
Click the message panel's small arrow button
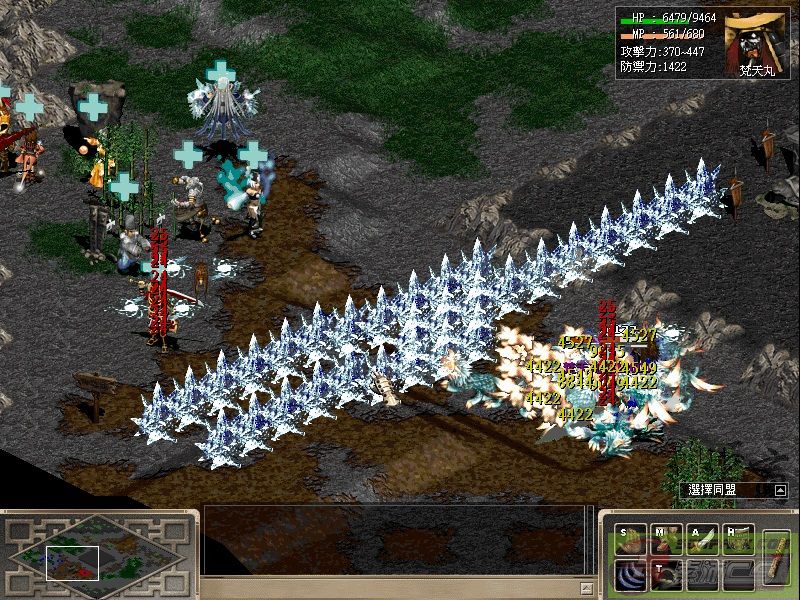587,587
